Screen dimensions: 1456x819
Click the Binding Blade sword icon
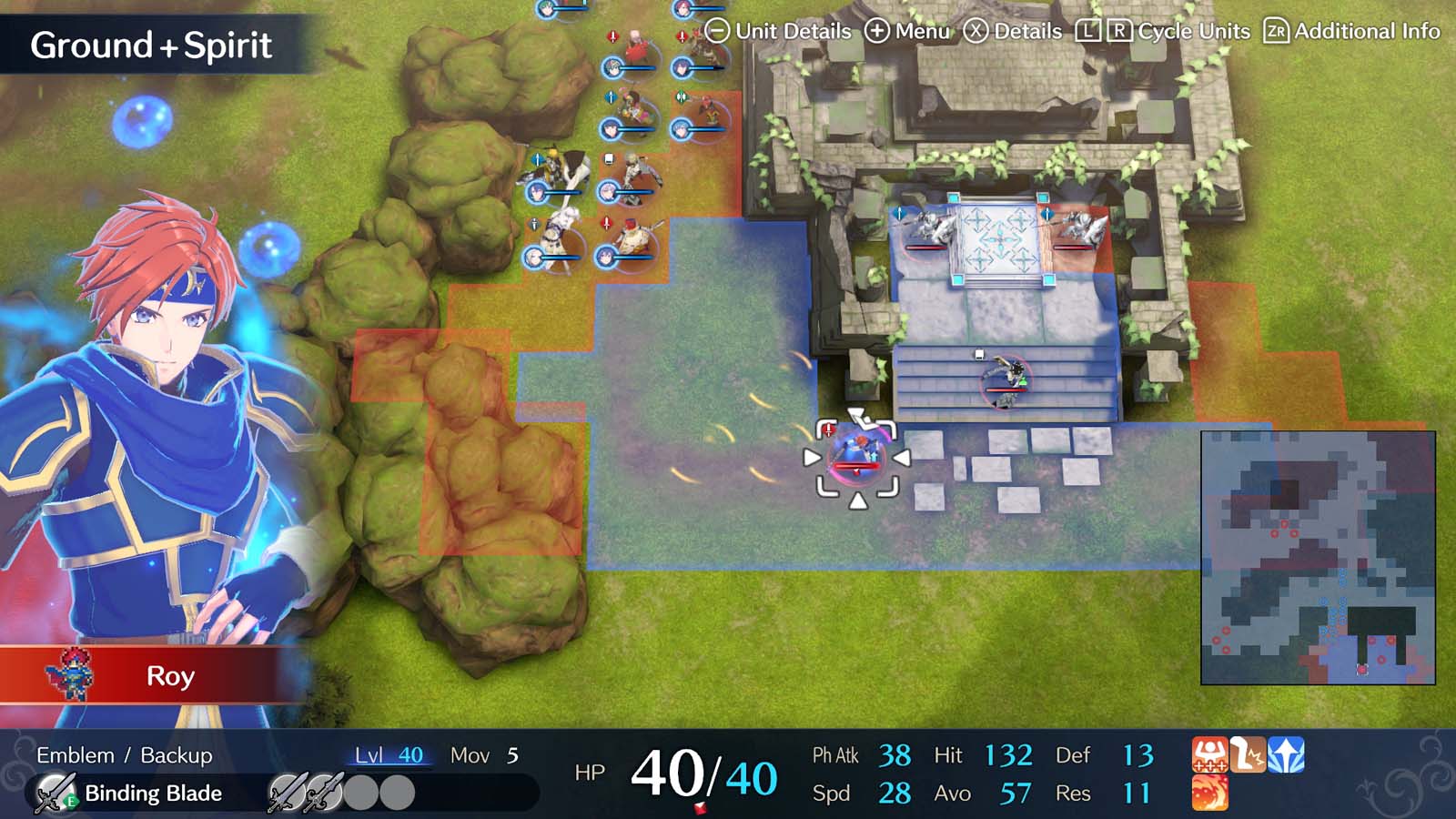[53, 793]
